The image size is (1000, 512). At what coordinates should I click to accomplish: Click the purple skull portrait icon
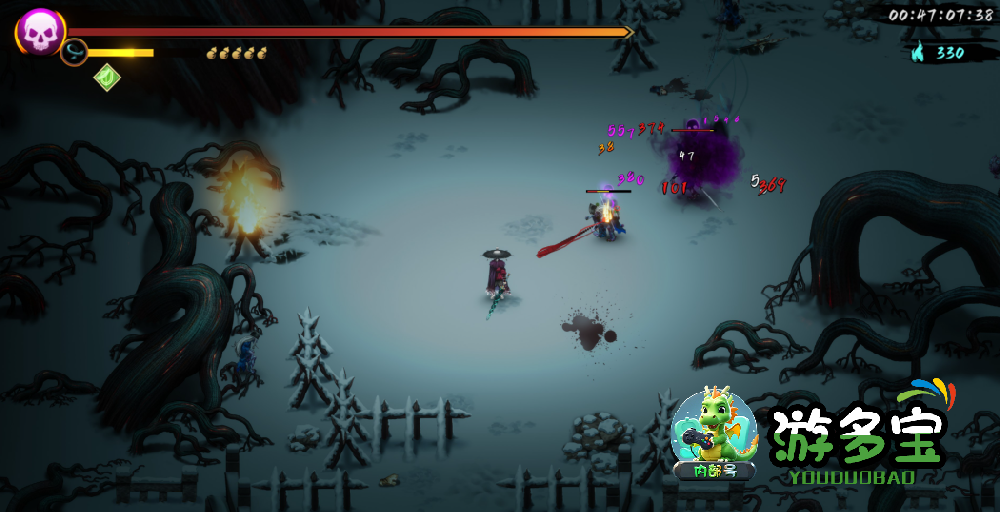[x=40, y=32]
